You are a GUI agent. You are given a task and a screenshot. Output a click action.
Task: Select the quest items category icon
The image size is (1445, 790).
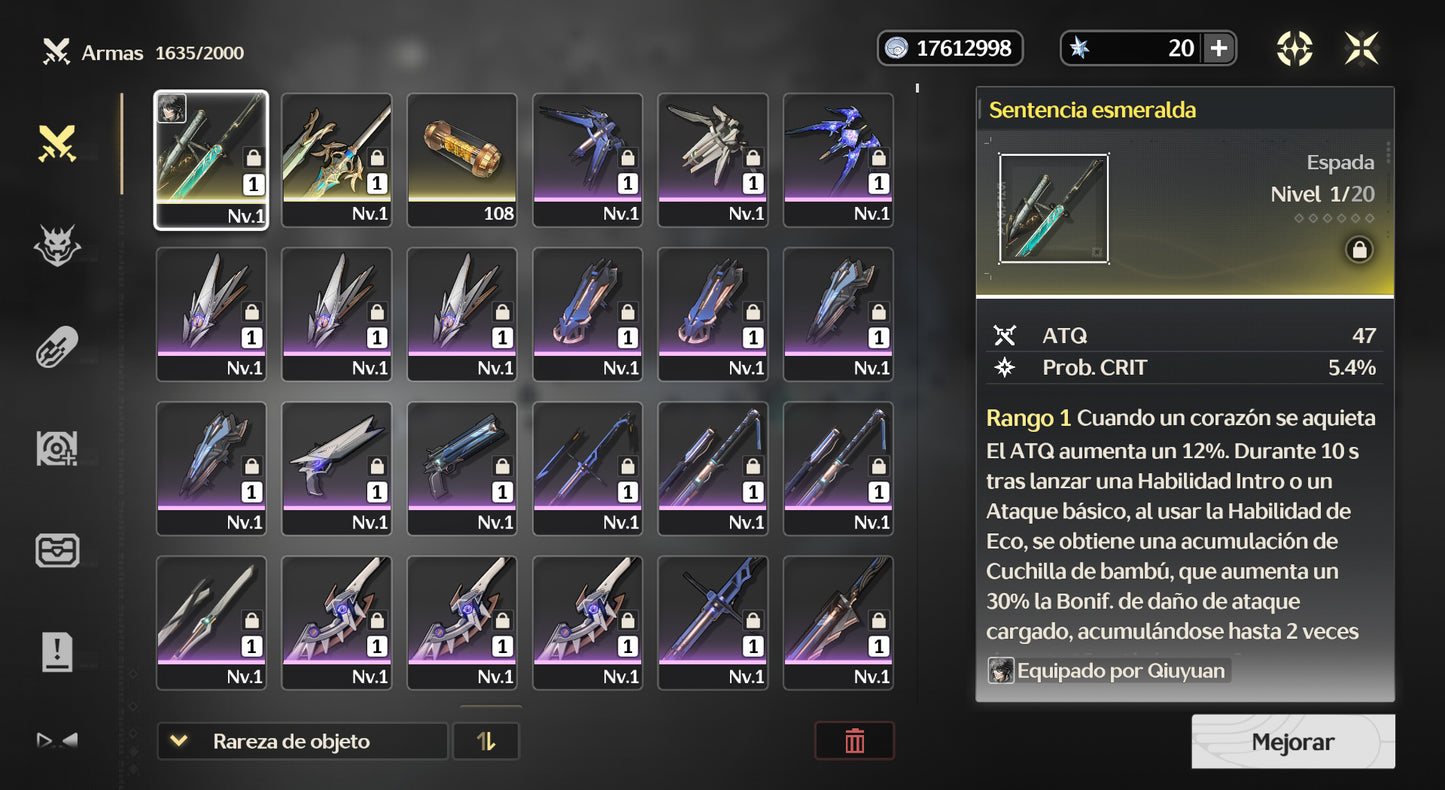click(x=57, y=652)
